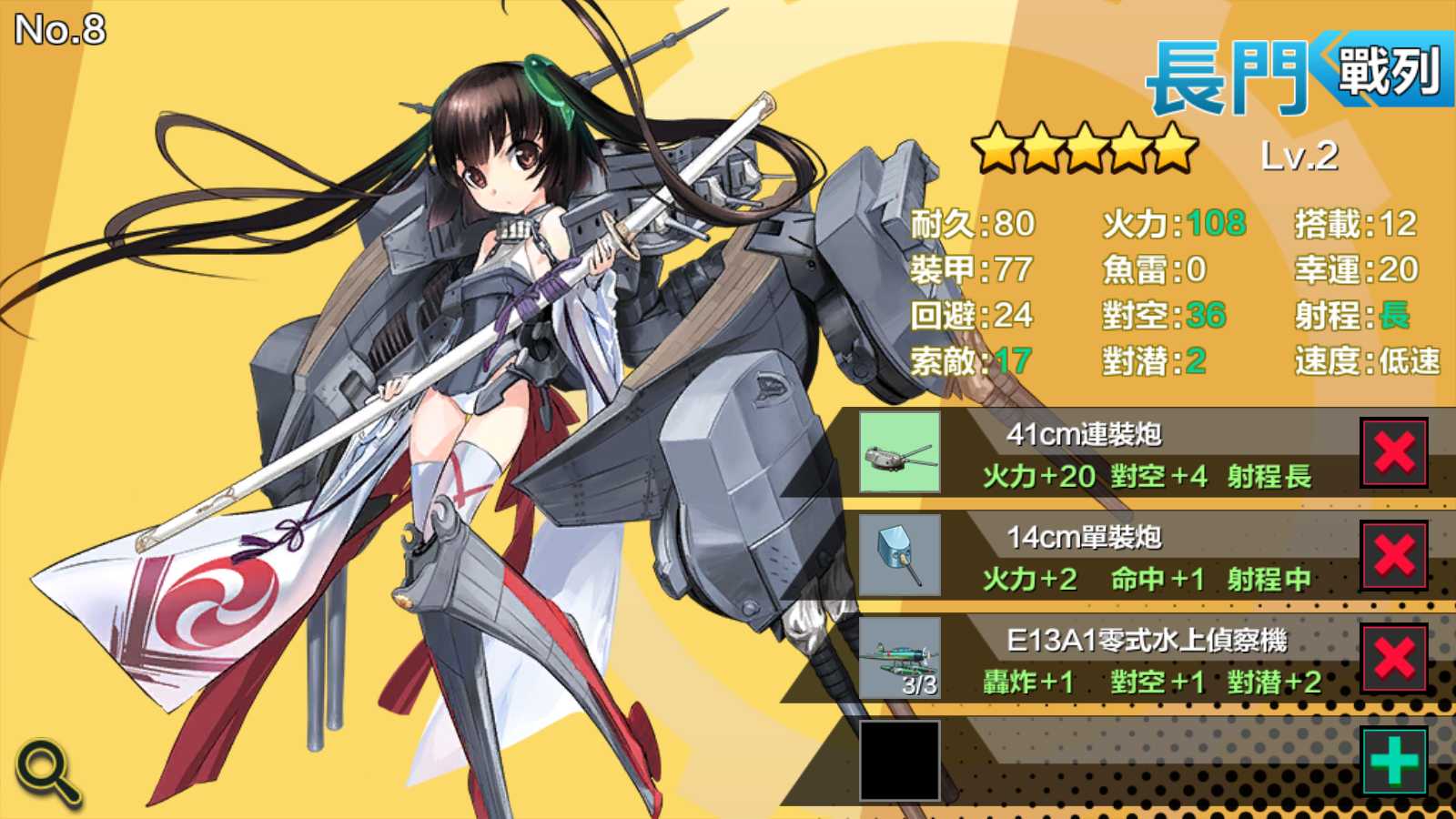Add equipment with the green plus button
1456x819 pixels.
coord(1394,761)
